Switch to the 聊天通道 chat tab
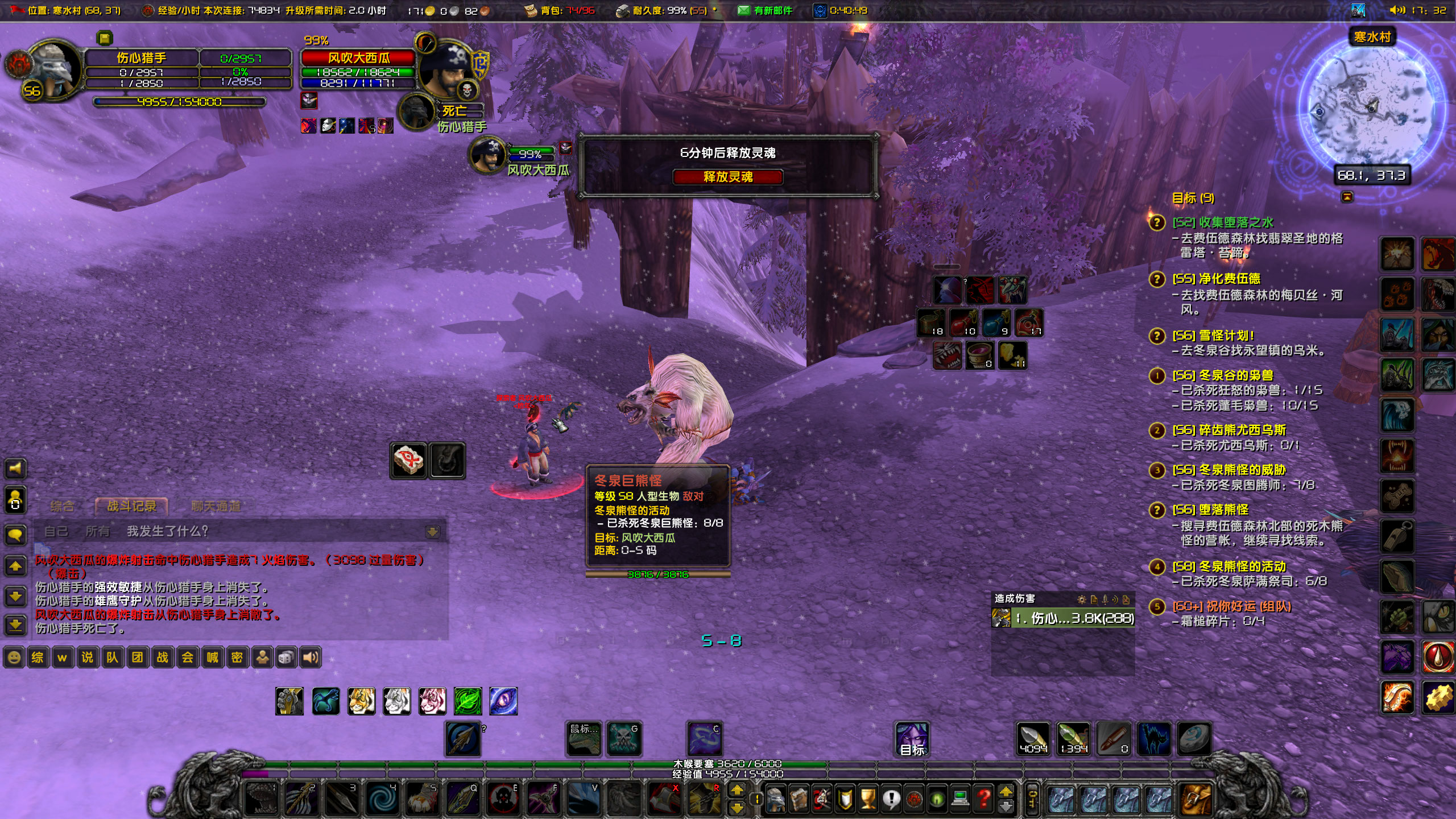Screen dimensions: 1456x819 [215, 506]
